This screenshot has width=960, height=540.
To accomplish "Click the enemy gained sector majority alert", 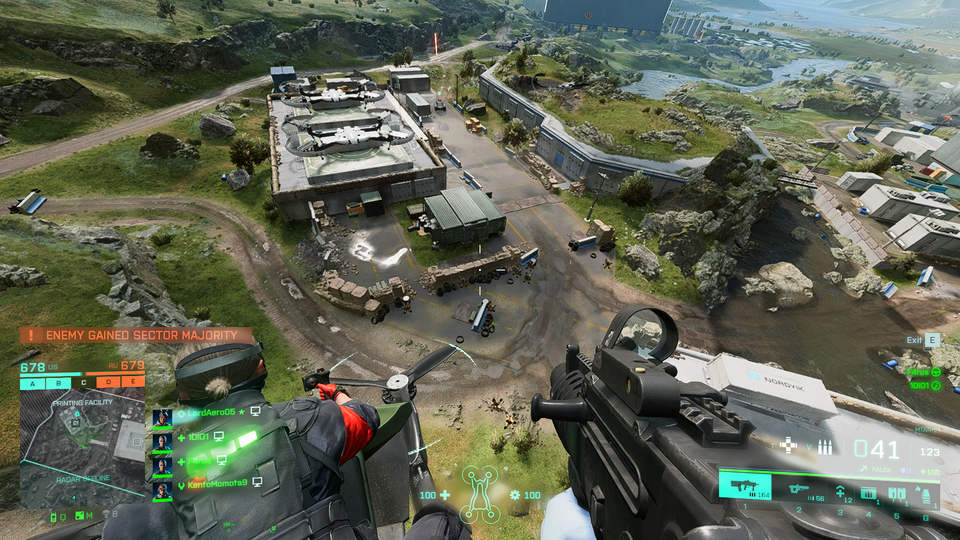I will 137,336.
